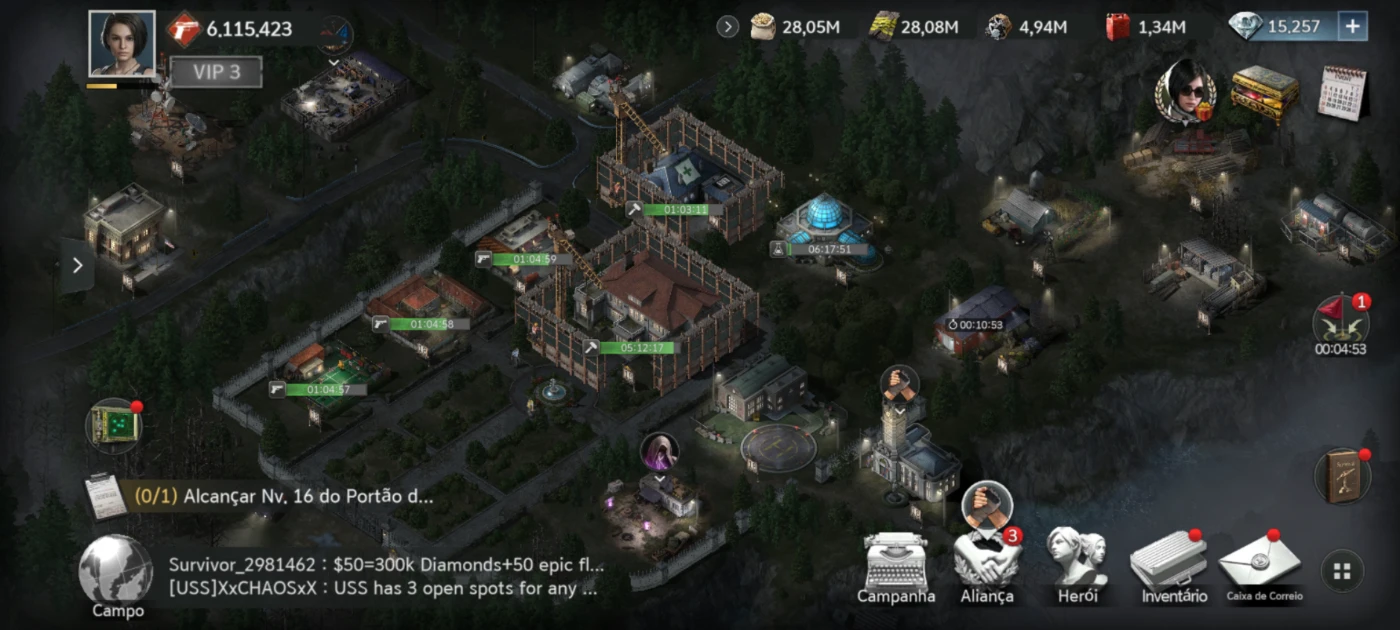The height and width of the screenshot is (630, 1400).
Task: Expand the left side panel arrow
Action: coord(78,266)
